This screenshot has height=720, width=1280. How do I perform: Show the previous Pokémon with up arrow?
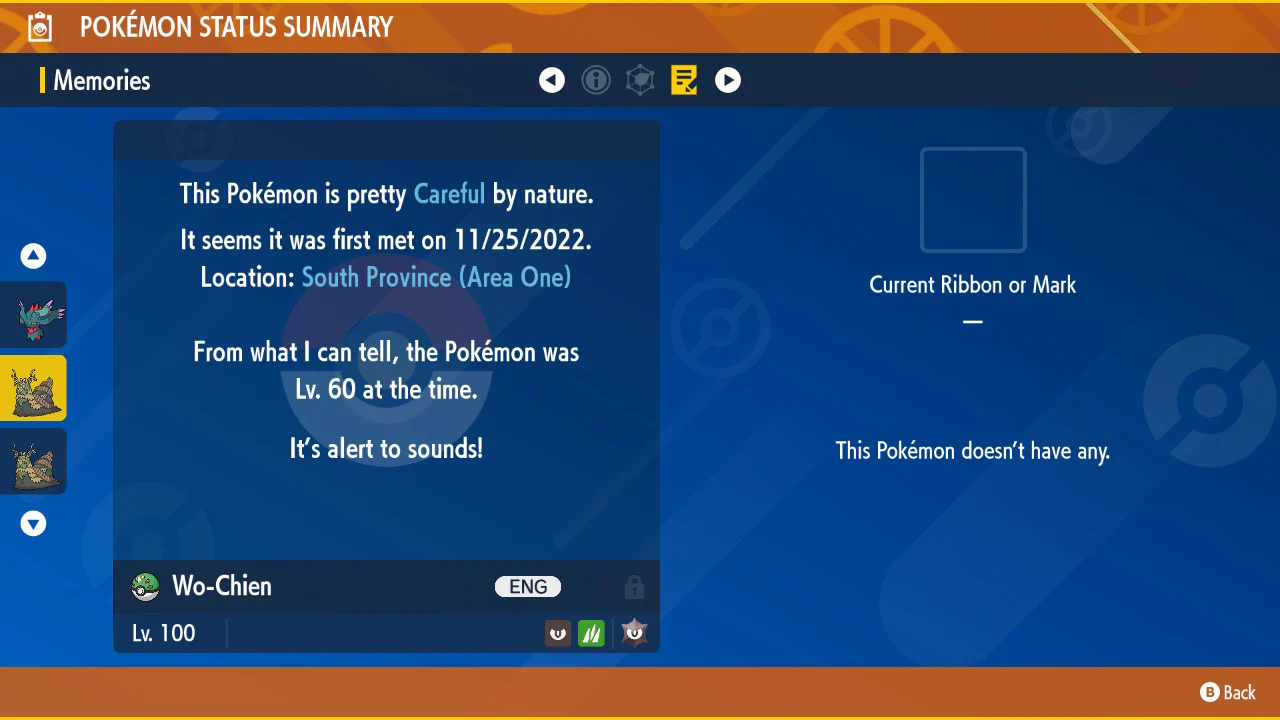[x=34, y=256]
